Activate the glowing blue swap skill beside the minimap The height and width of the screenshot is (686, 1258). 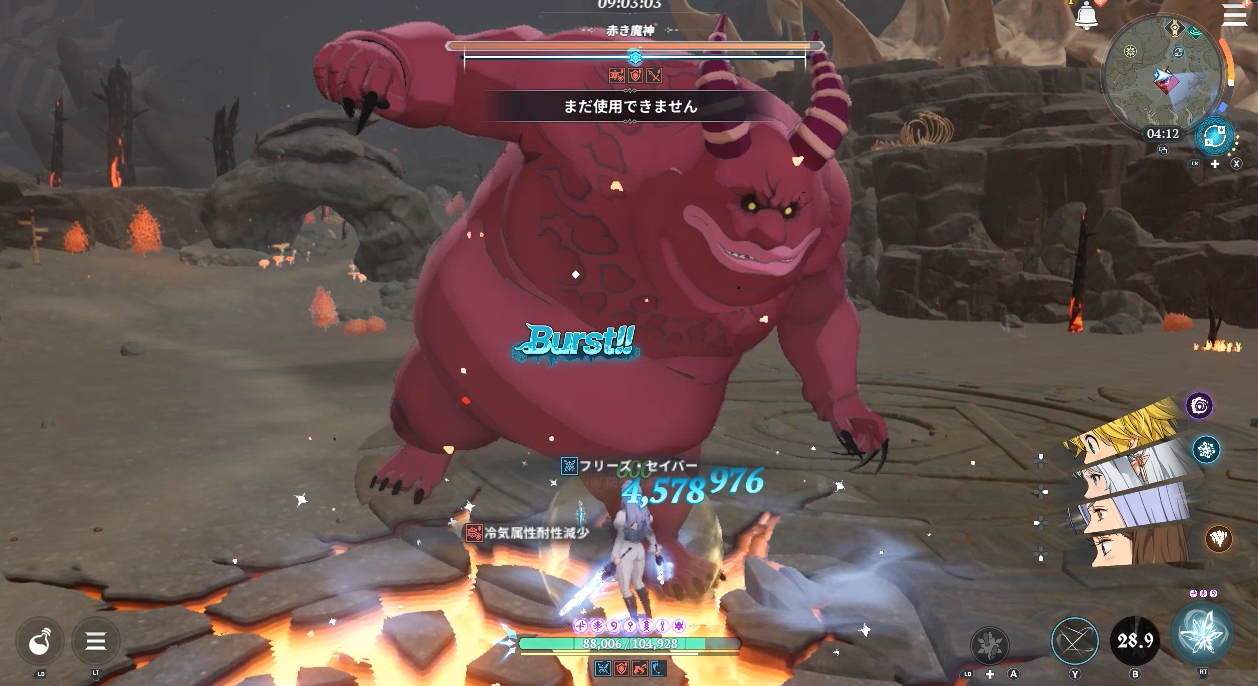pos(1215,135)
